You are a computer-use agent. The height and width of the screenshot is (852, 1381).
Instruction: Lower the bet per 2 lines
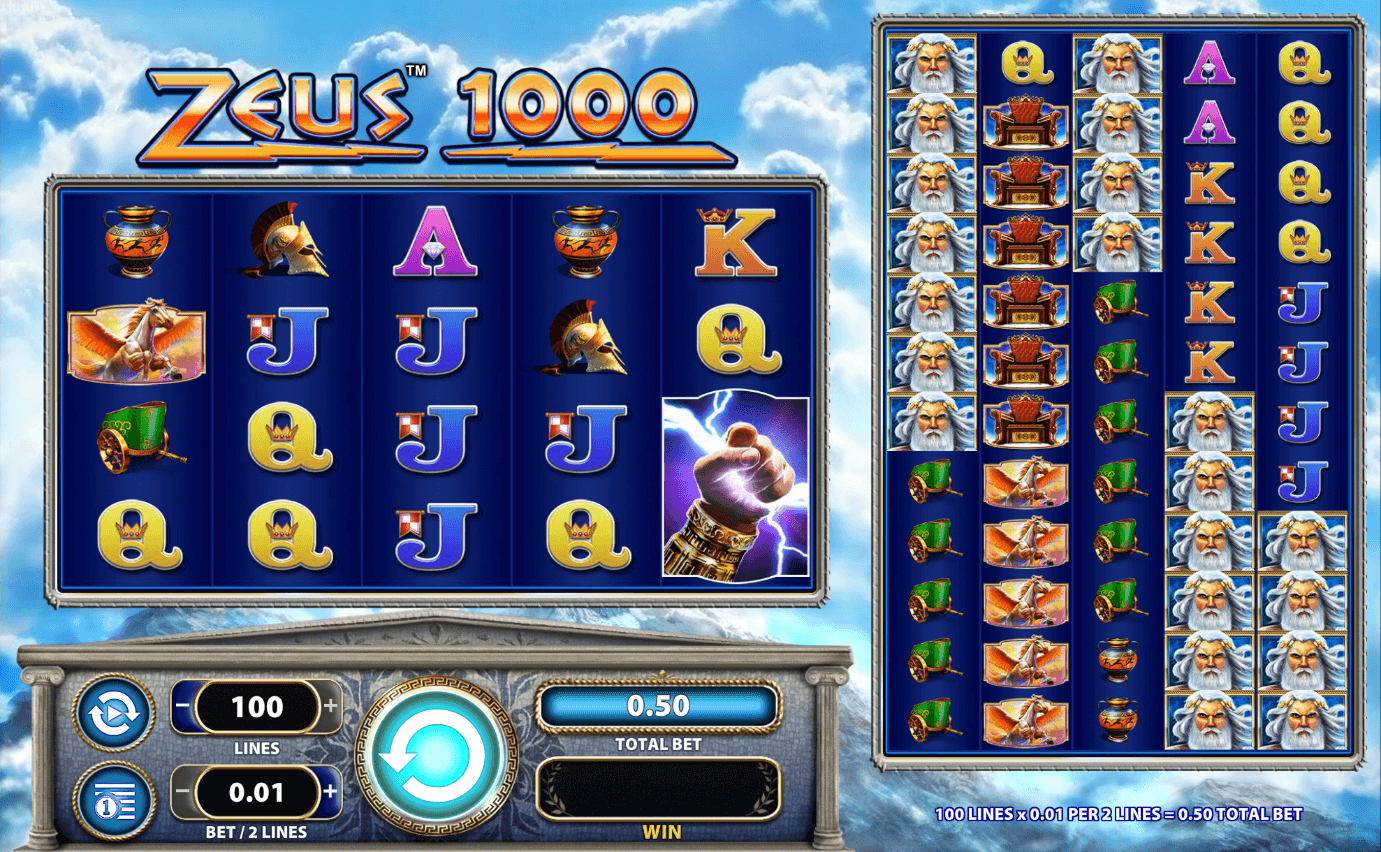point(183,794)
